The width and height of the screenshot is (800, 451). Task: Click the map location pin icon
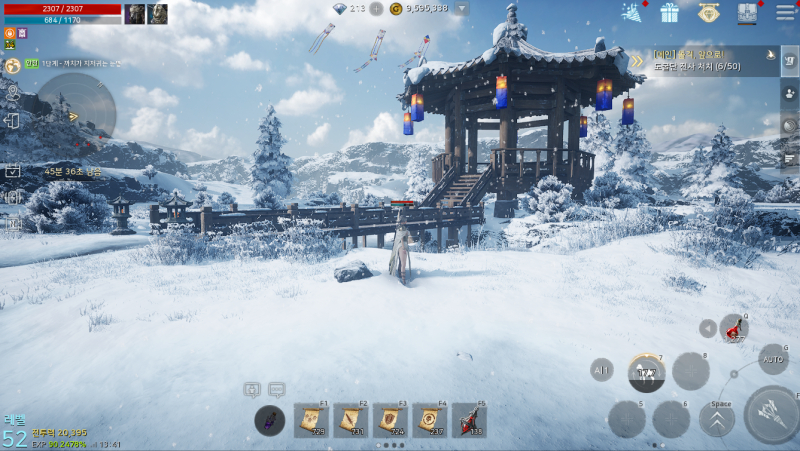tap(12, 95)
